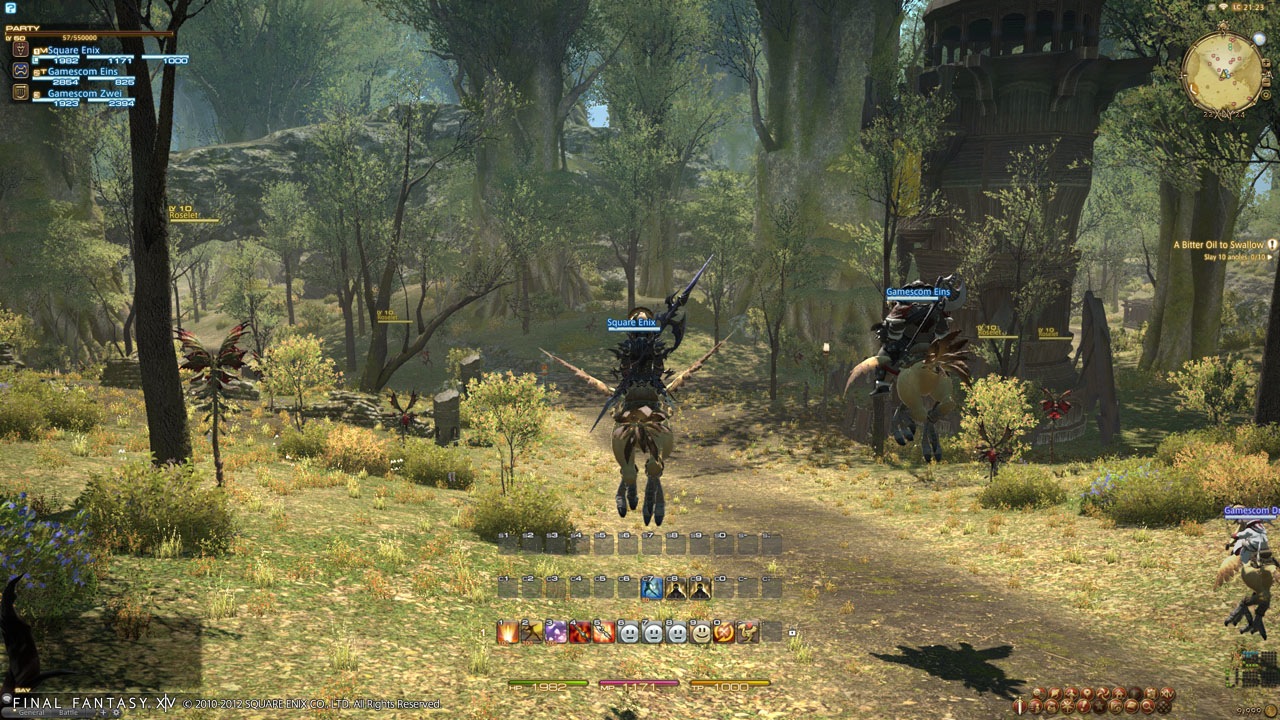Open the magnifying glass search menu icon
The image size is (1280, 720).
pos(1147,706)
